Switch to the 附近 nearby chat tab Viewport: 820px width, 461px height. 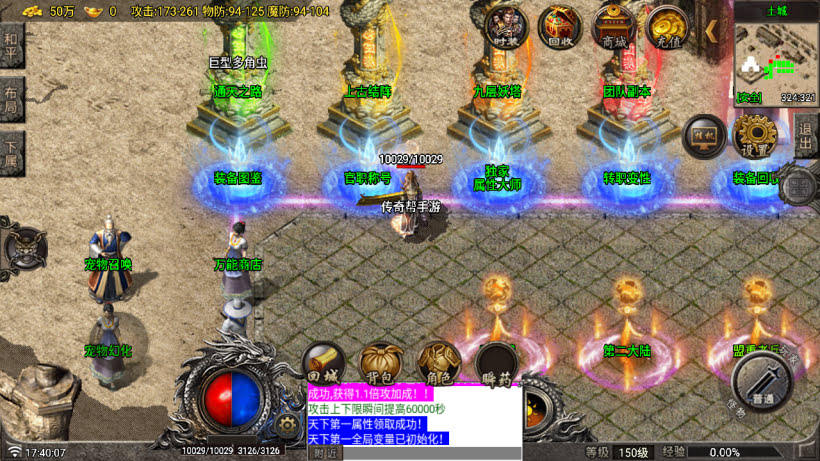coord(326,453)
